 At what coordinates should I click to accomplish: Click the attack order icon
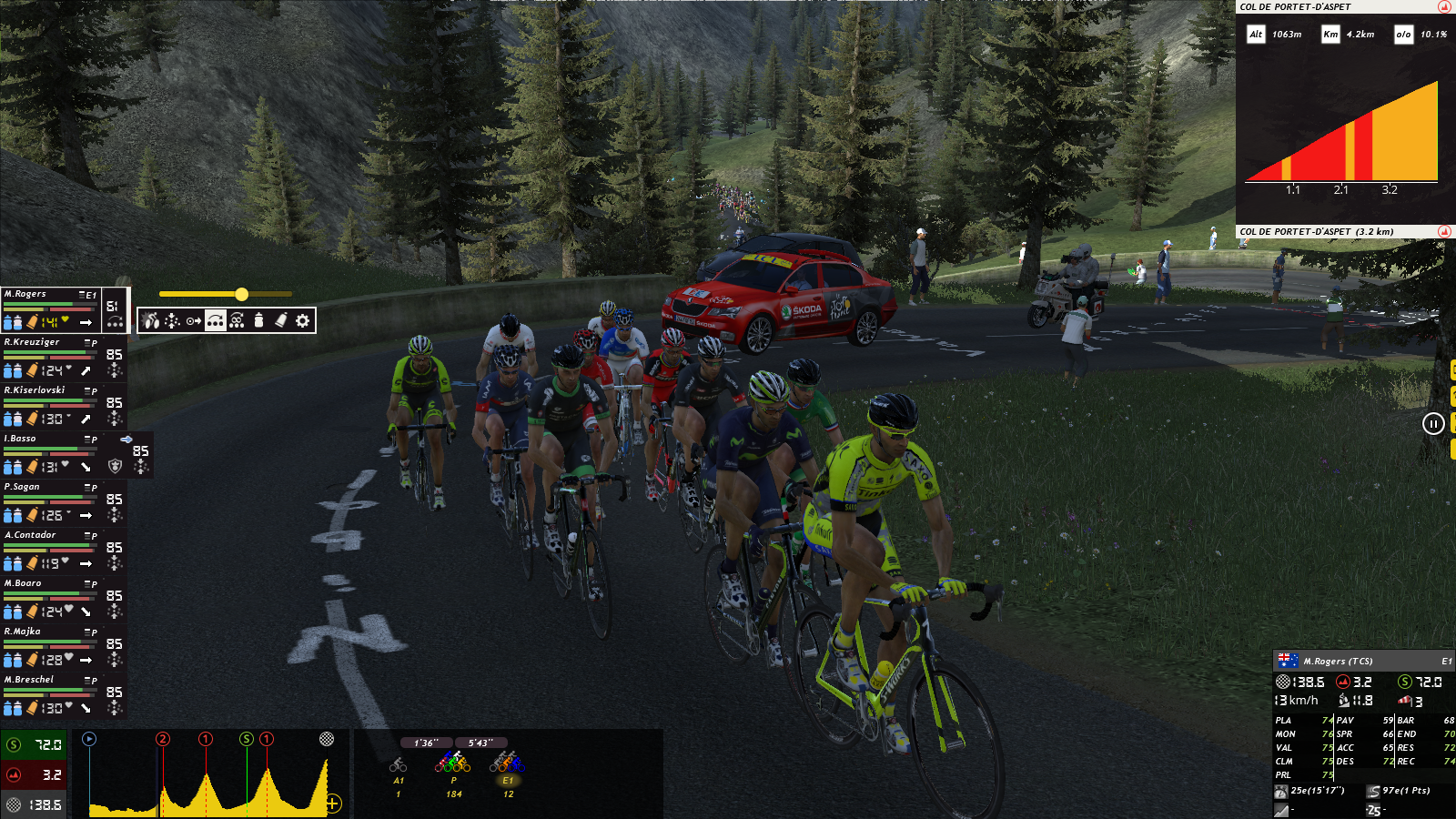151,320
